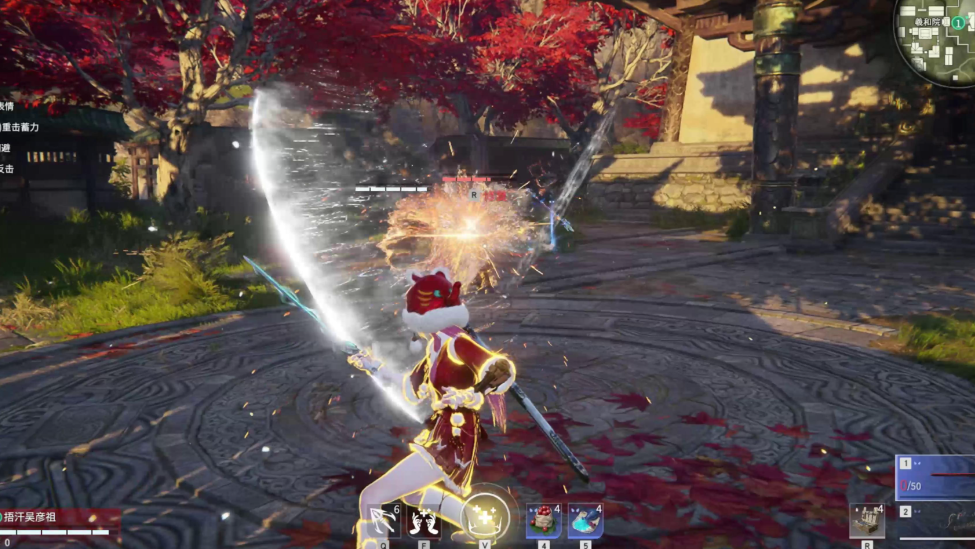Select the blue powder pouch item
This screenshot has width=975, height=549.
[x=585, y=521]
